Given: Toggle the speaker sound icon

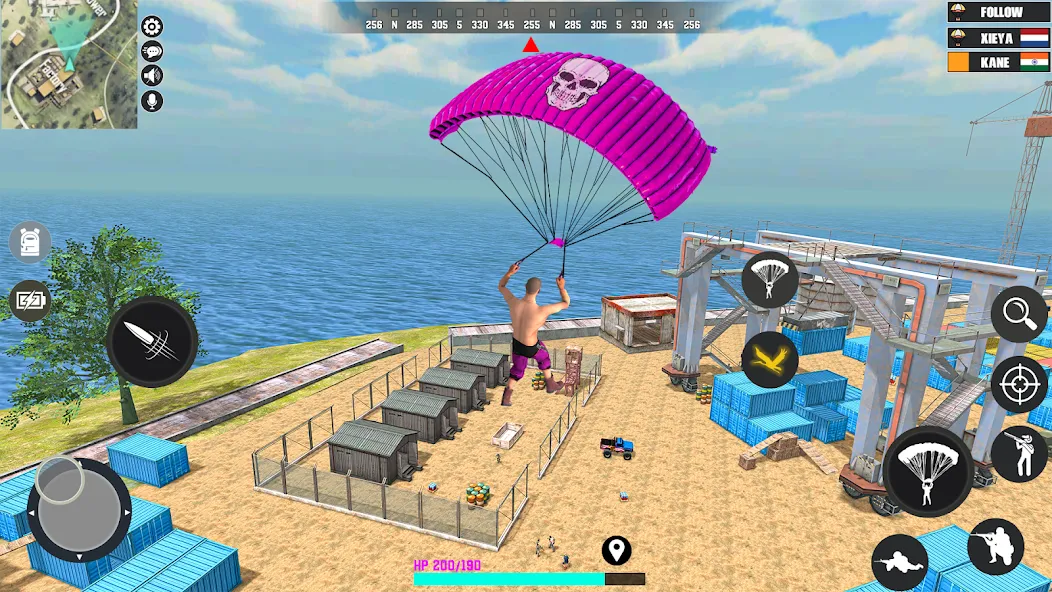Looking at the screenshot, I should [152, 76].
